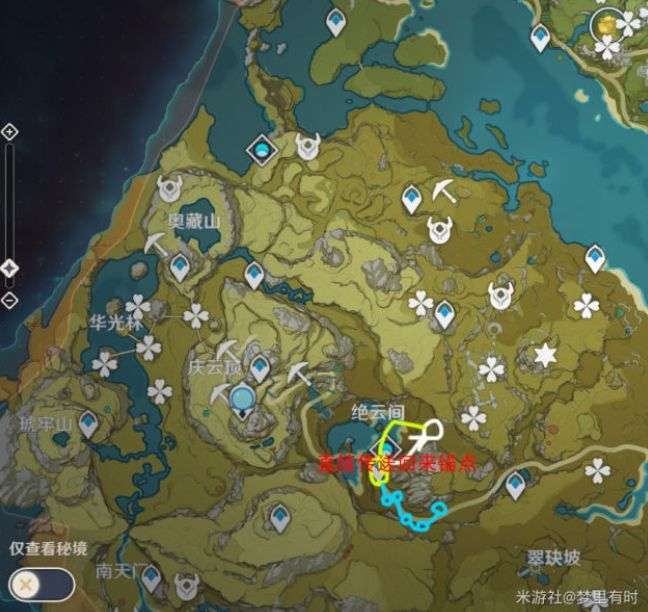Select the teleport waypoint next to the 庆云顶 label
The width and height of the screenshot is (648, 612).
tap(260, 367)
